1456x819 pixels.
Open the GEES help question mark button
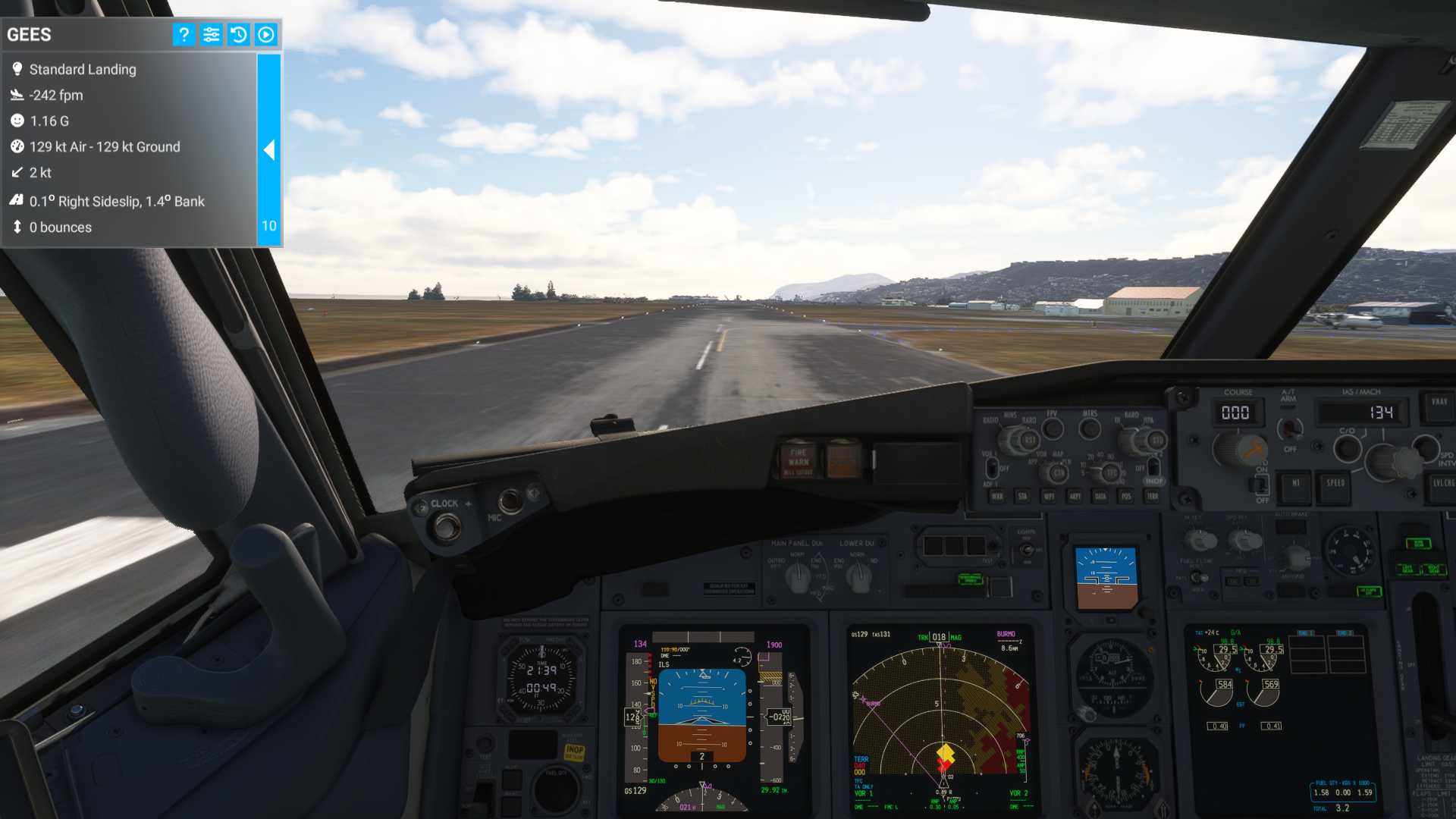click(184, 34)
